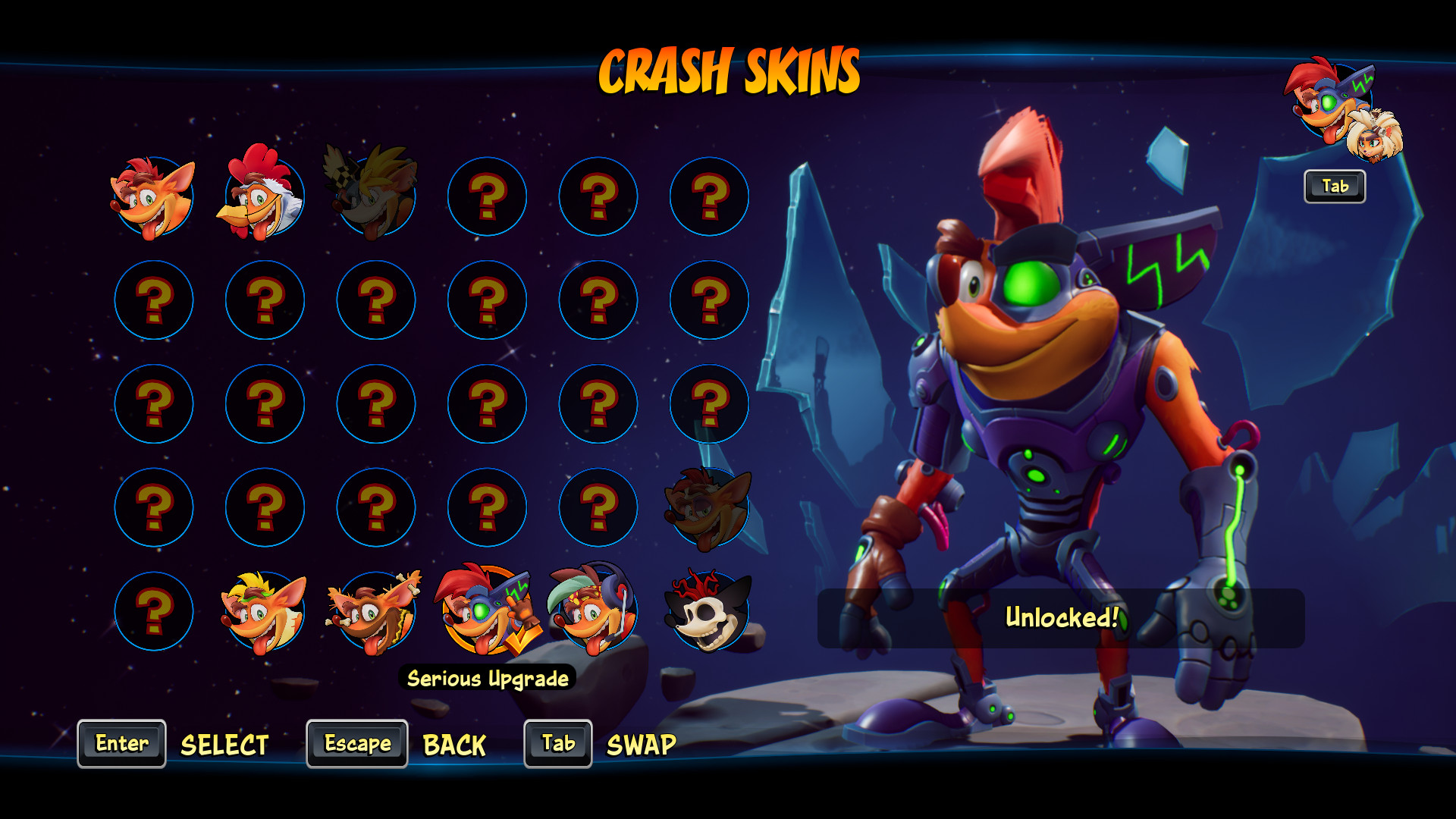The height and width of the screenshot is (819, 1456).
Task: Click the Enter SELECT key prompt
Action: click(121, 744)
